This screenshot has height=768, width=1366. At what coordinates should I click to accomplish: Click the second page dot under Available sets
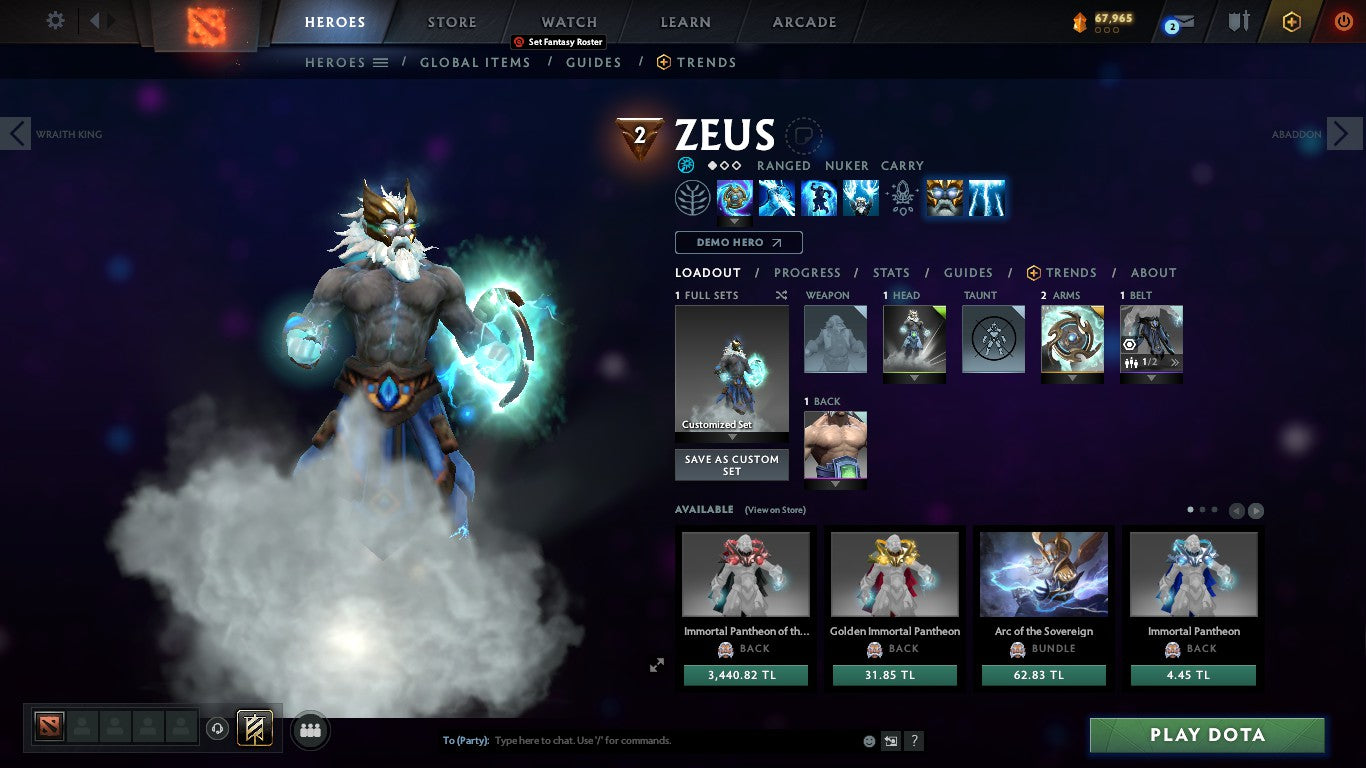[1202, 509]
